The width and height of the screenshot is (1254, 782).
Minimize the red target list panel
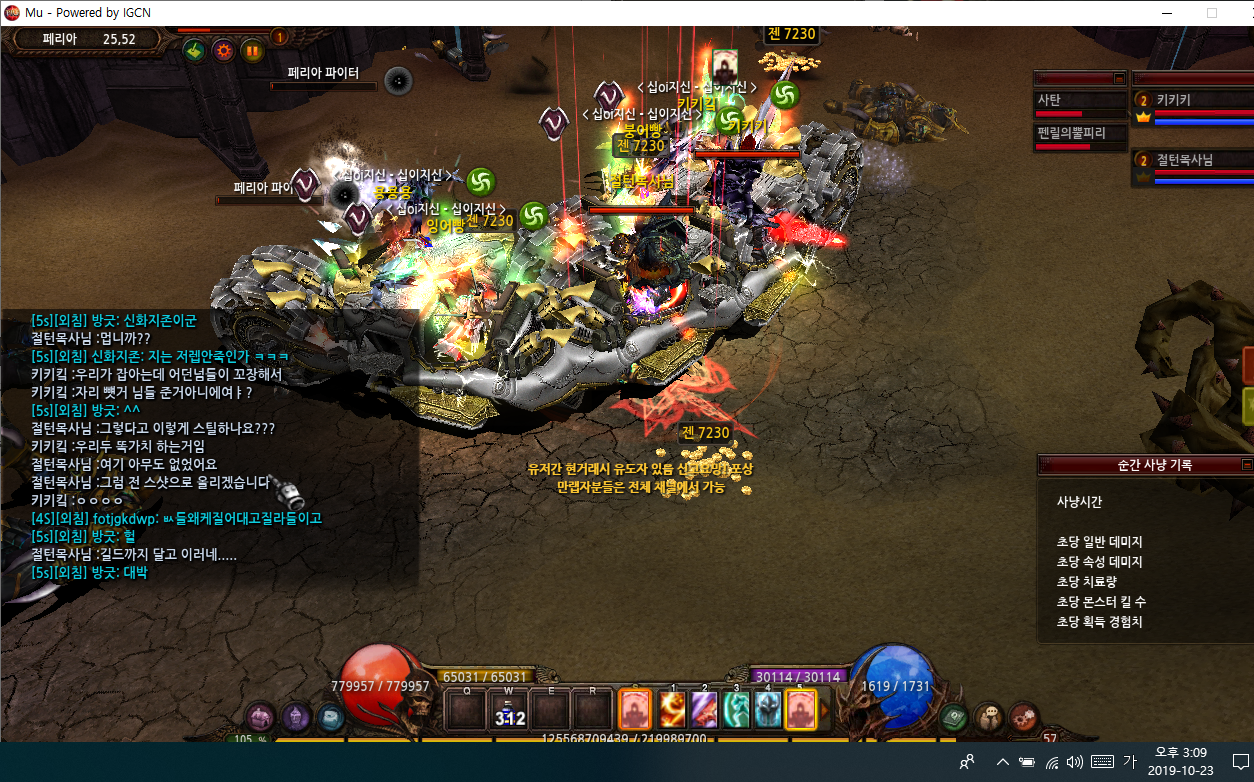click(1119, 78)
